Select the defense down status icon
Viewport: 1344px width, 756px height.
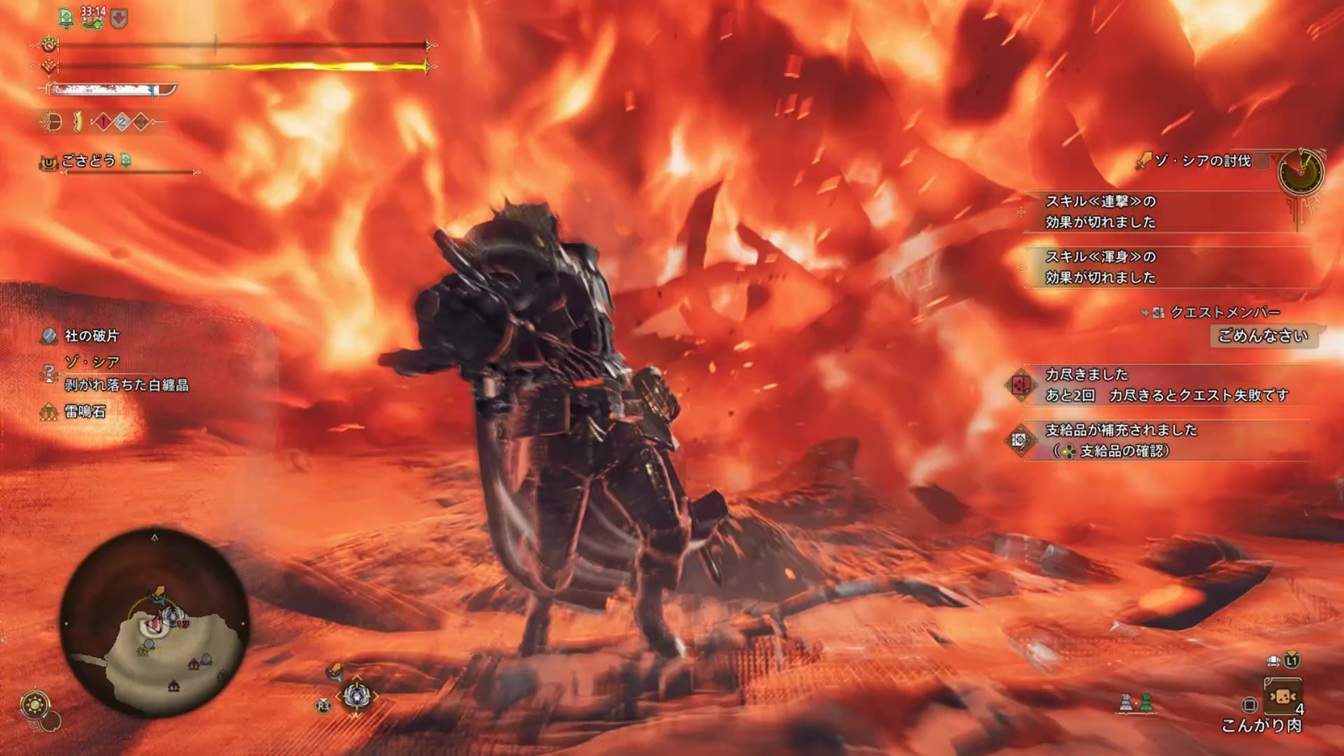click(x=119, y=18)
